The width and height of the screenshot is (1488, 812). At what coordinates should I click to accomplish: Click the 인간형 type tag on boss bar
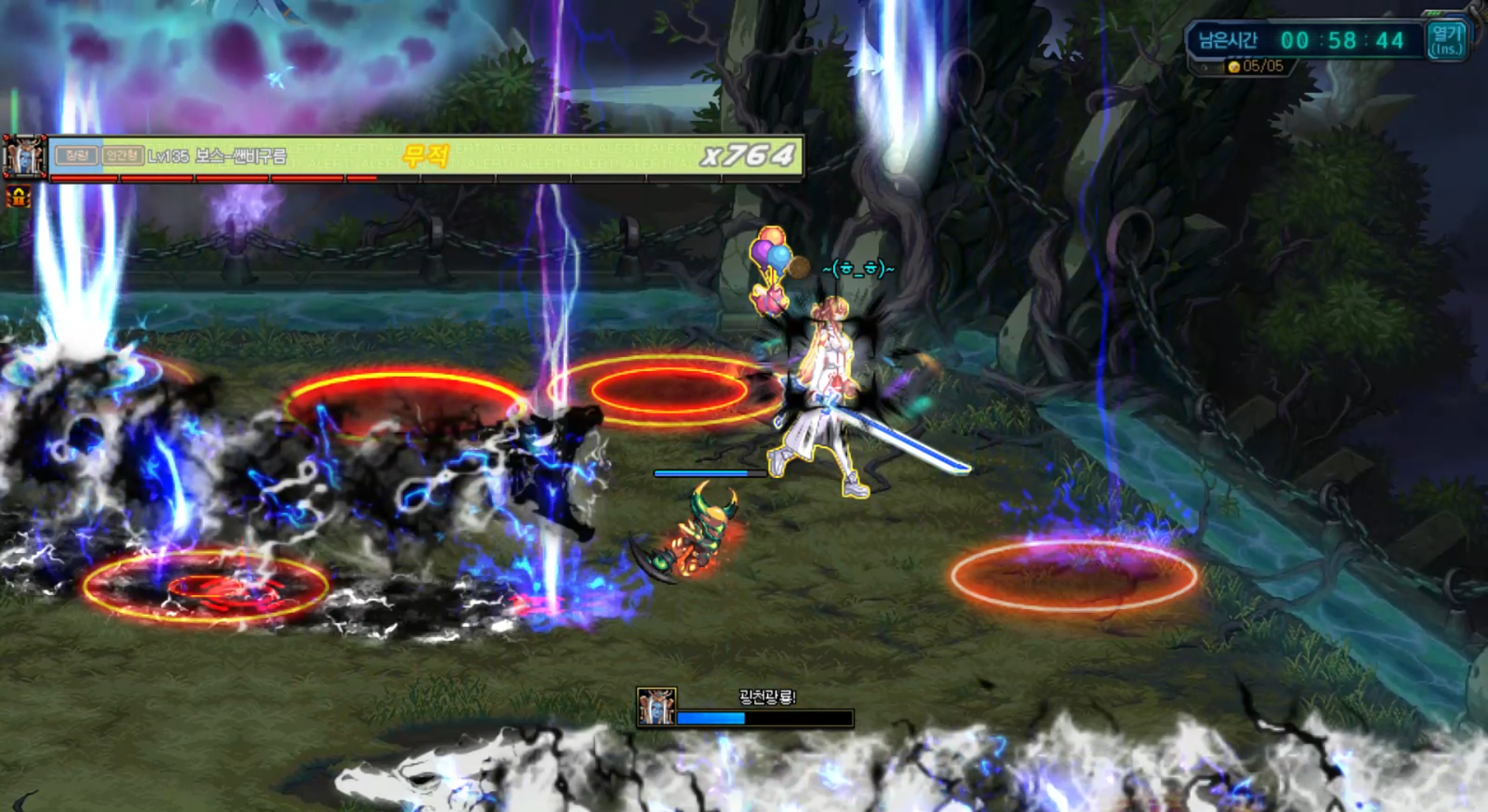(x=122, y=156)
